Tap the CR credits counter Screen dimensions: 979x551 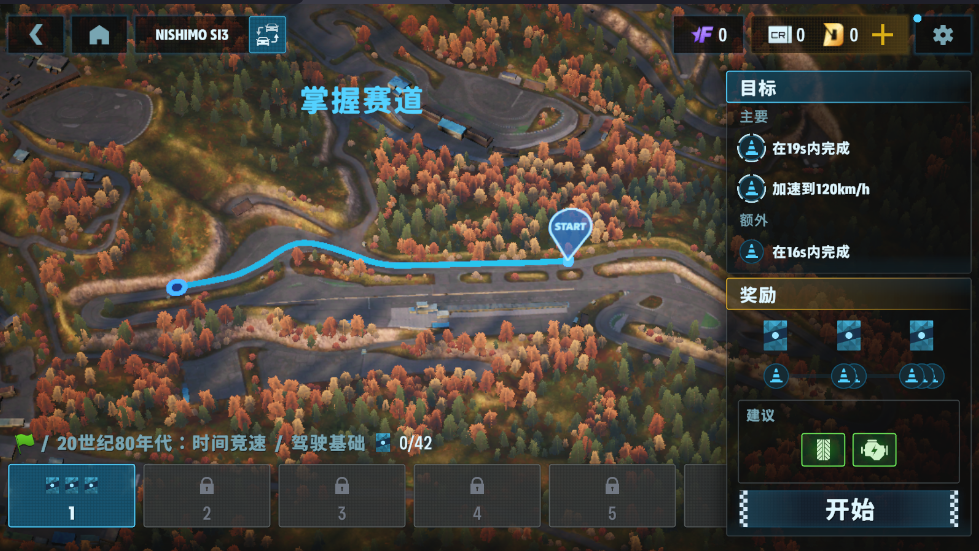(786, 35)
